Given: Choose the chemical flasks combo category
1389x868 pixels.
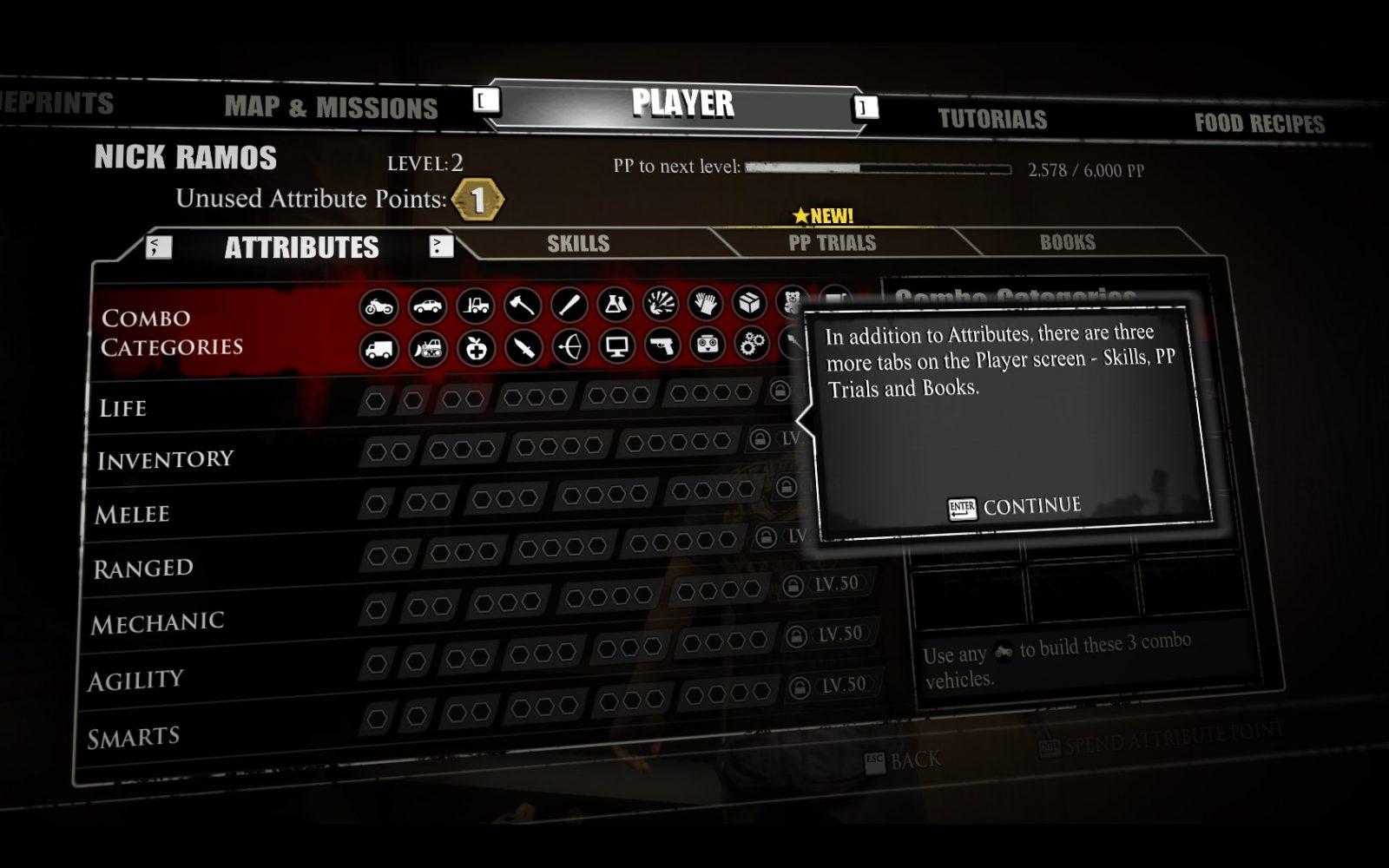Looking at the screenshot, I should tap(616, 304).
